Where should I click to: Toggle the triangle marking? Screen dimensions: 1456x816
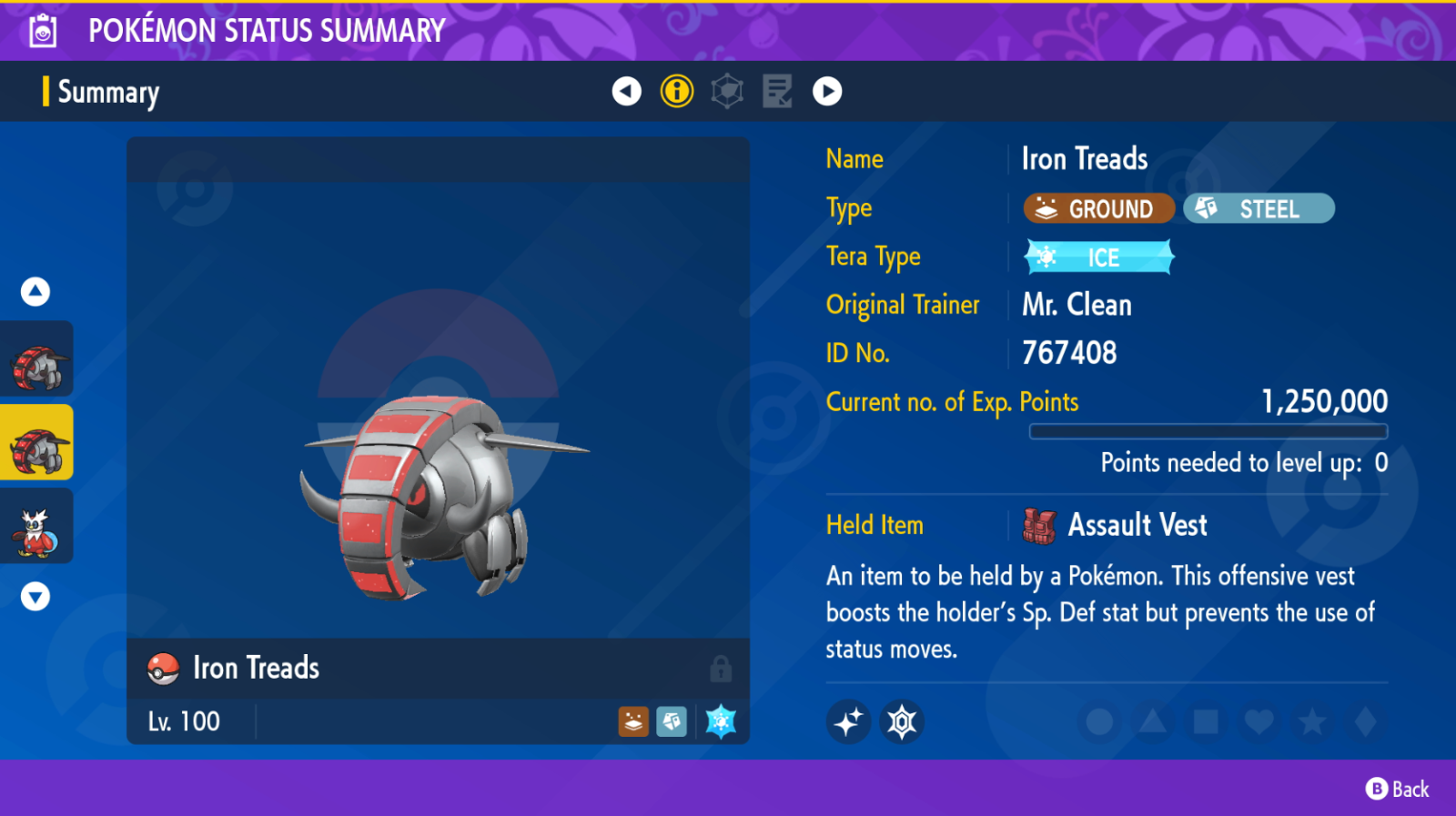[1152, 722]
